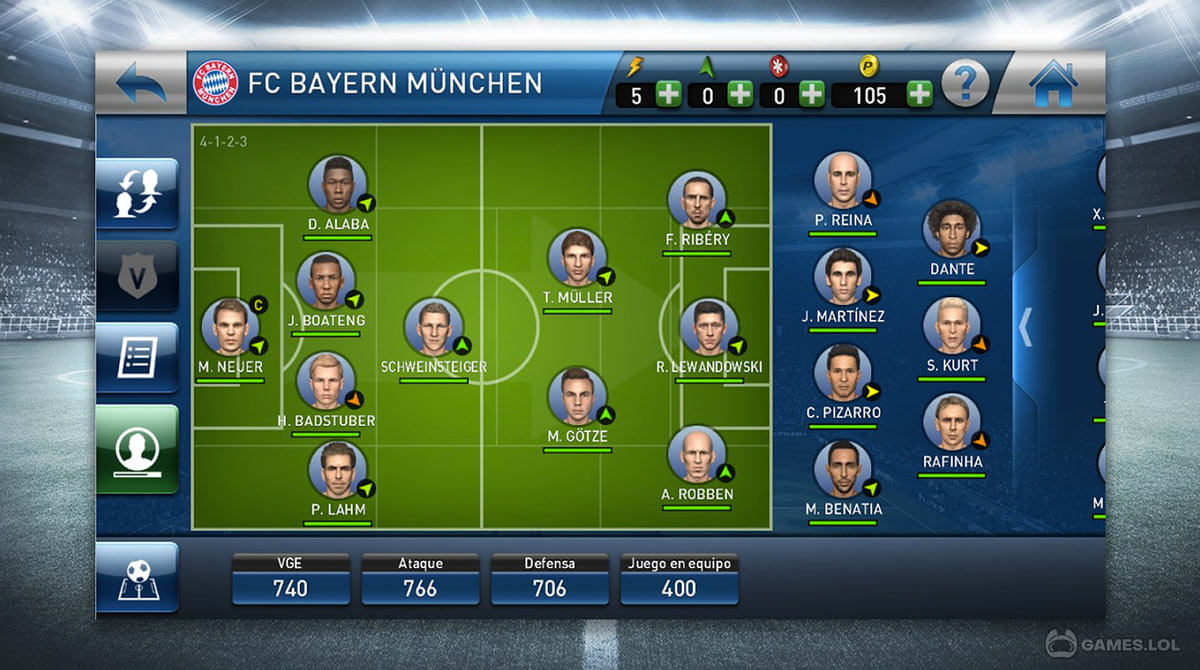Open the player substitution menu
1200x670 pixels.
pos(137,194)
